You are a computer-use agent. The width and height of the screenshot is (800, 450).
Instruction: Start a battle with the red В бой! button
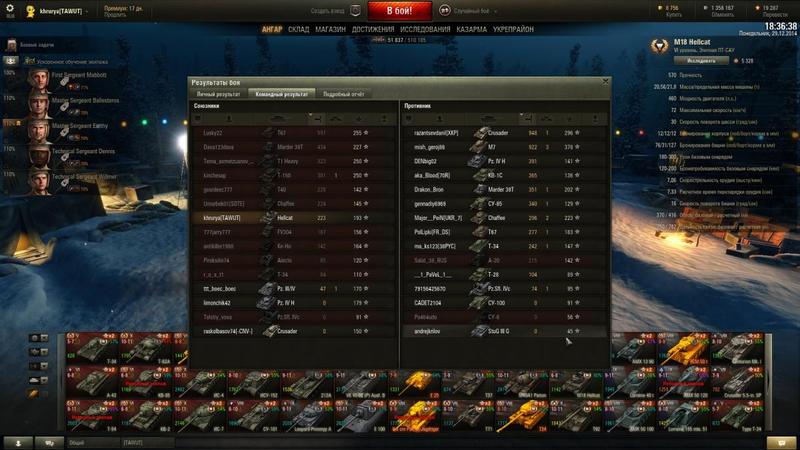[400, 11]
